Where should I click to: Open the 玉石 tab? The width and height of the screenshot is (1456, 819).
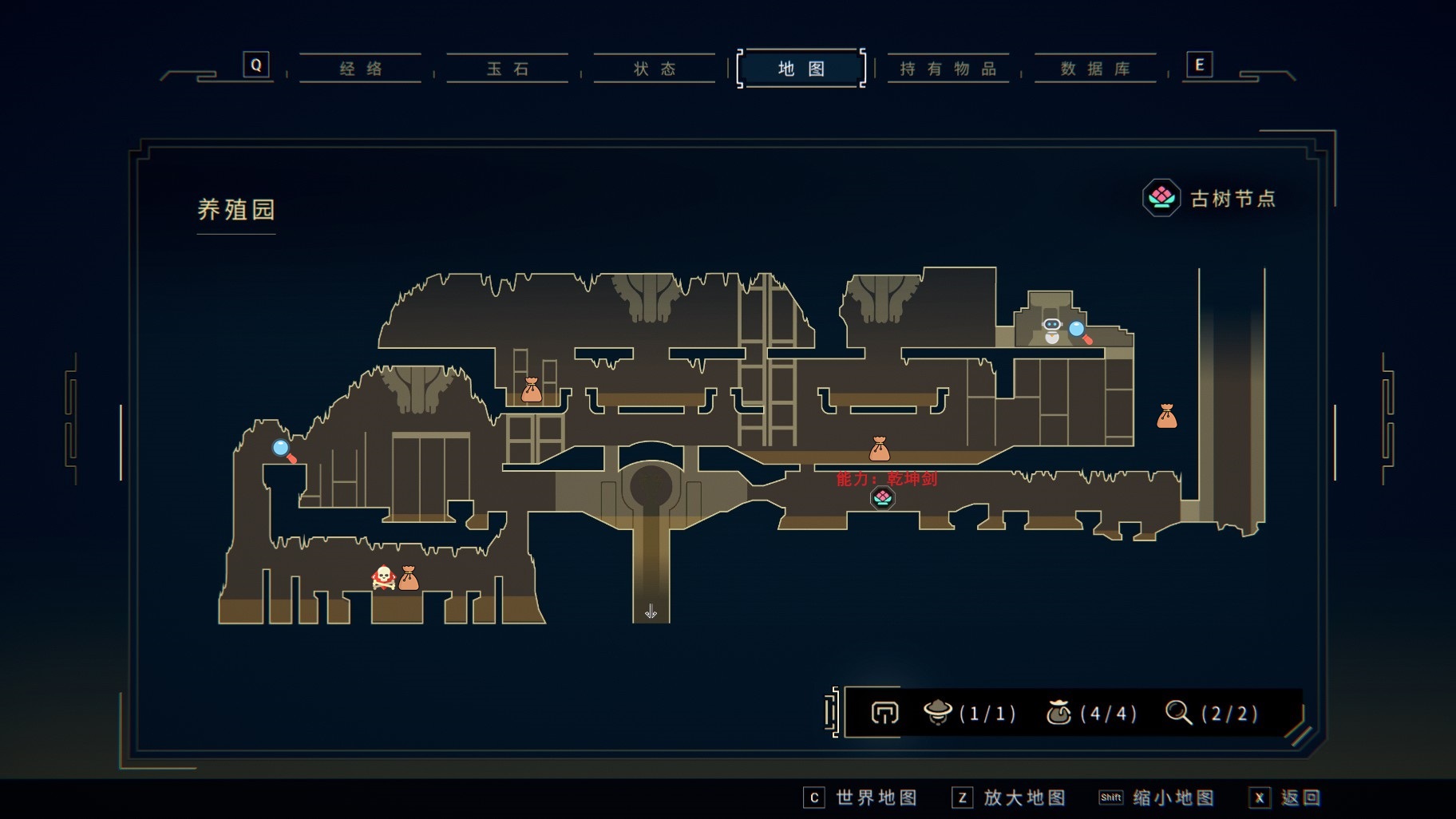tap(508, 69)
